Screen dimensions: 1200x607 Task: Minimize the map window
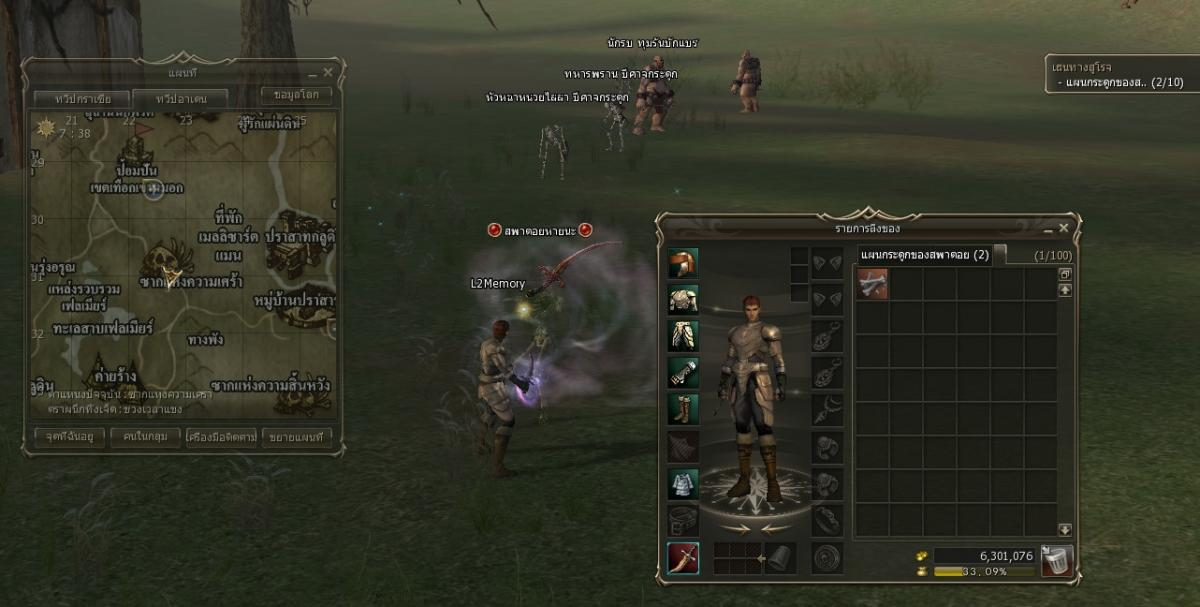313,73
